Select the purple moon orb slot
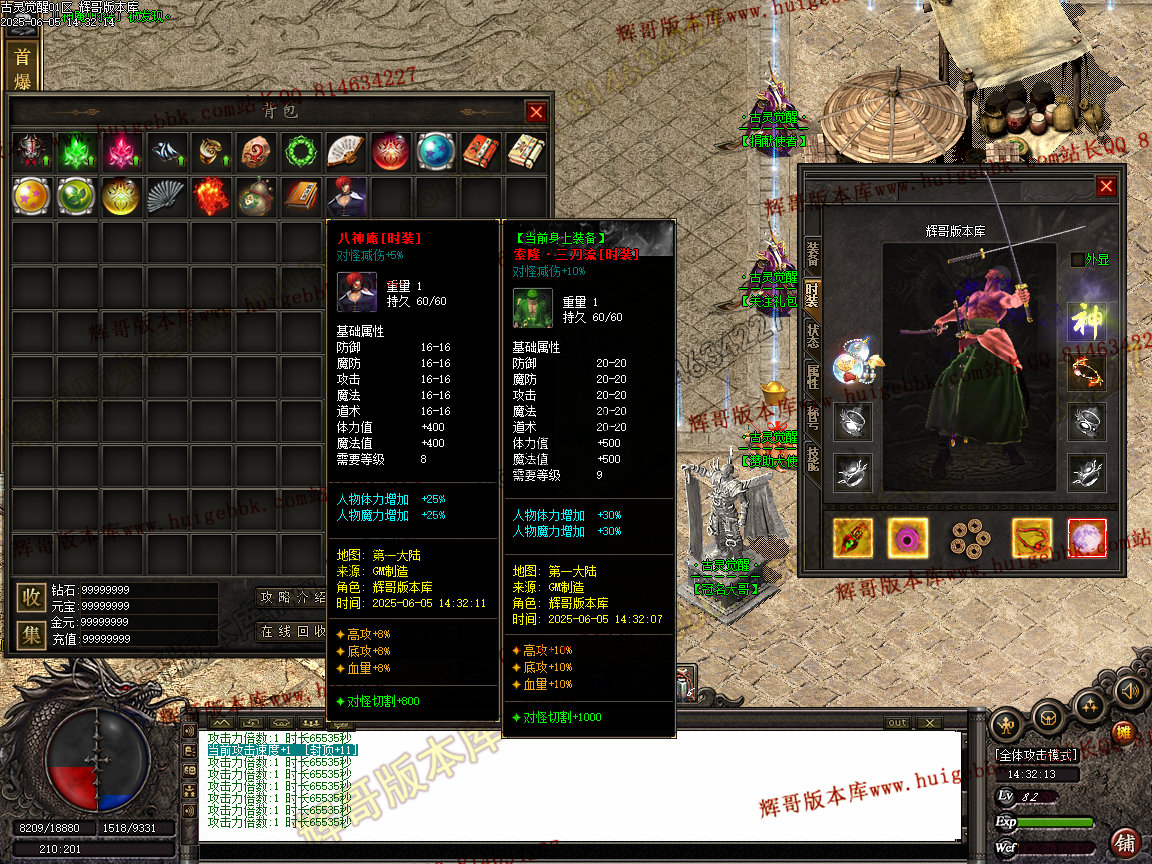 click(x=1087, y=538)
